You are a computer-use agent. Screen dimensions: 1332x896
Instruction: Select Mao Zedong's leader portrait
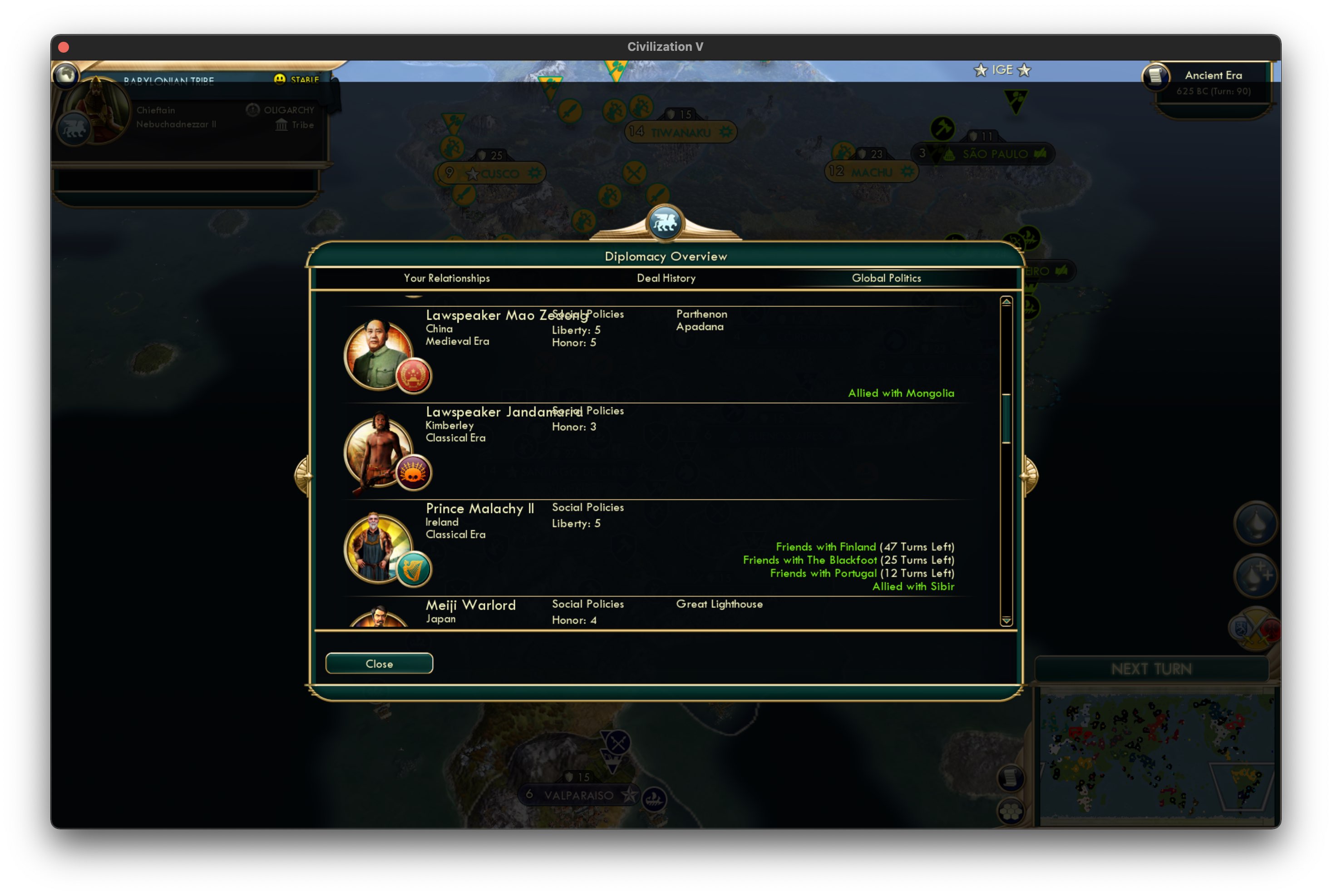pyautogui.click(x=379, y=353)
